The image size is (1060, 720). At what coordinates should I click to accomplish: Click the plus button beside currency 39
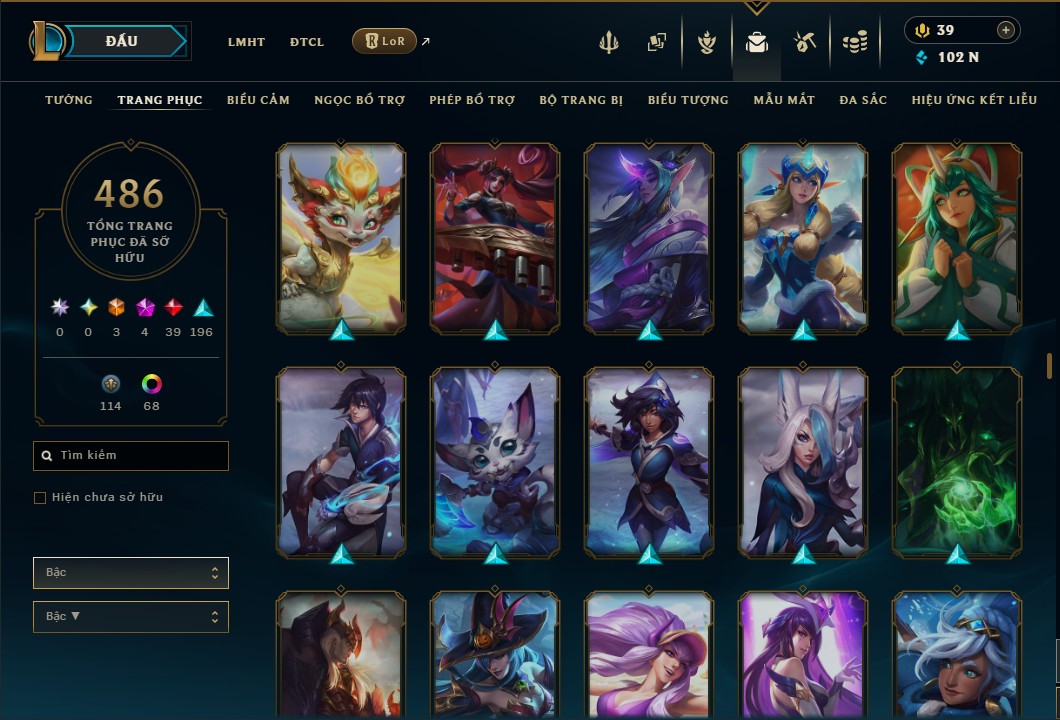point(1006,30)
